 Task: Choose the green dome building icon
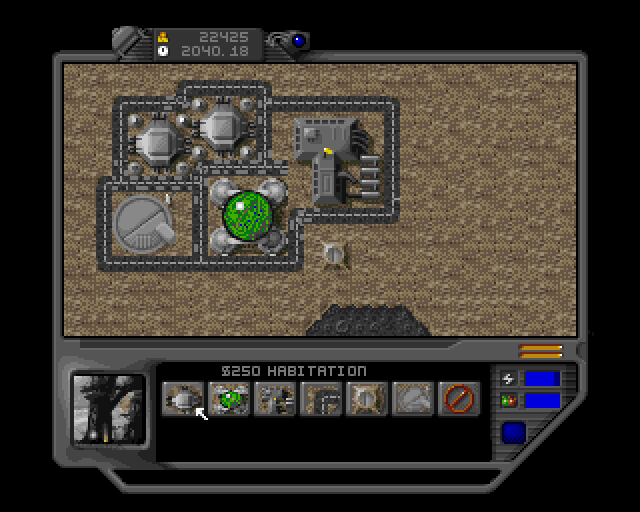click(229, 399)
